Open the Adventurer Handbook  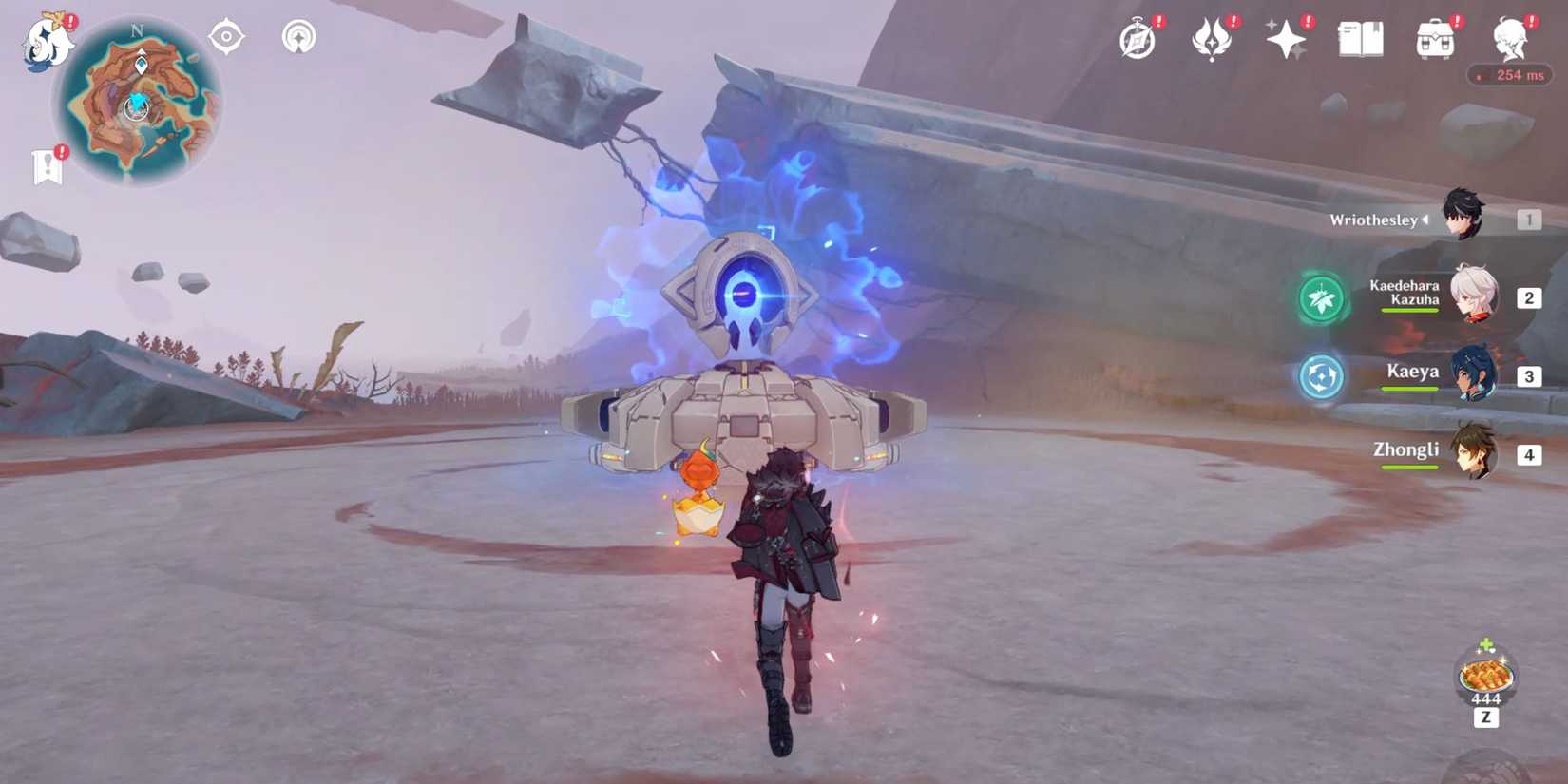coord(1359,40)
